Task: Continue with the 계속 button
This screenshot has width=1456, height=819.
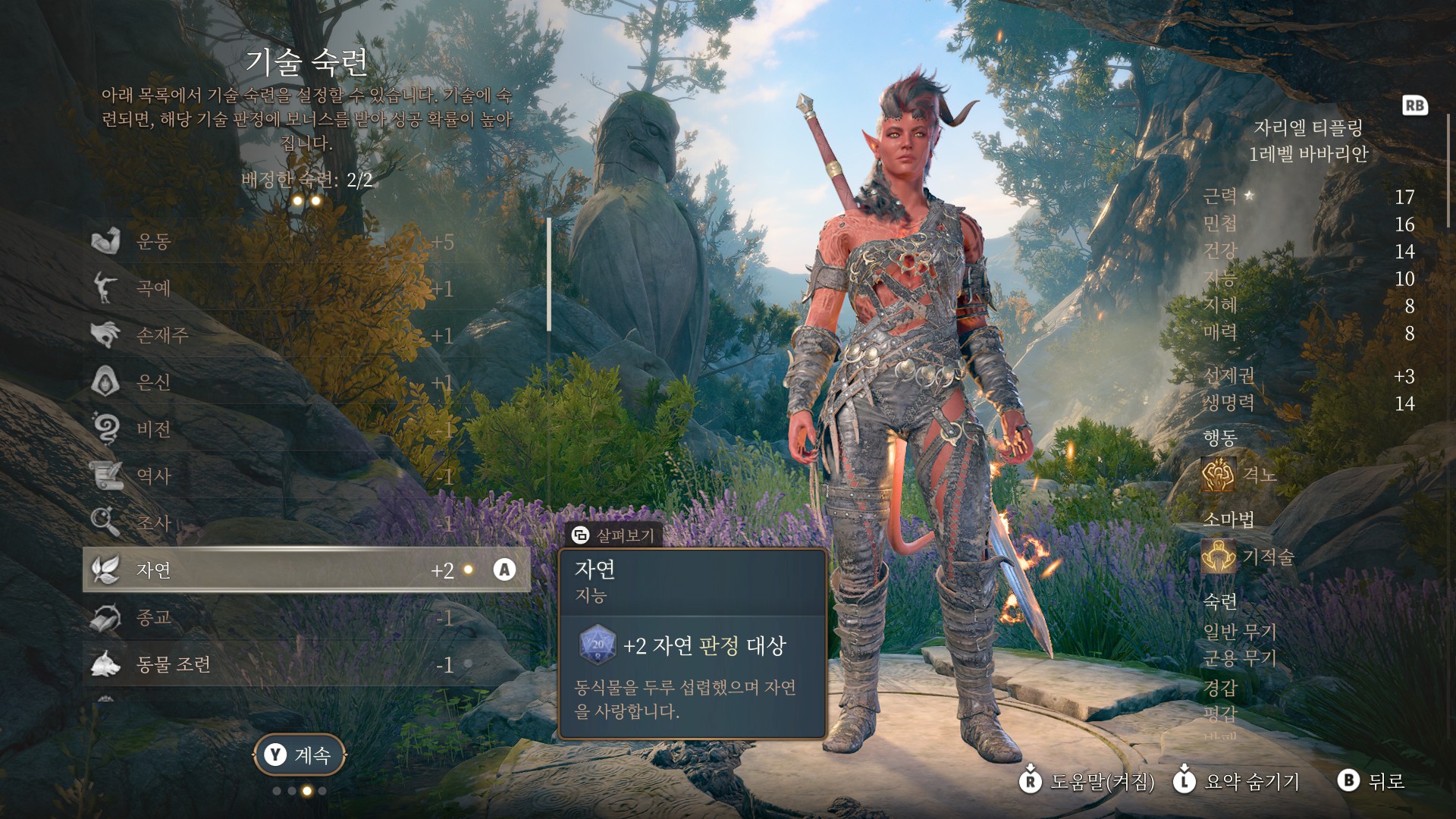Action: (x=300, y=755)
